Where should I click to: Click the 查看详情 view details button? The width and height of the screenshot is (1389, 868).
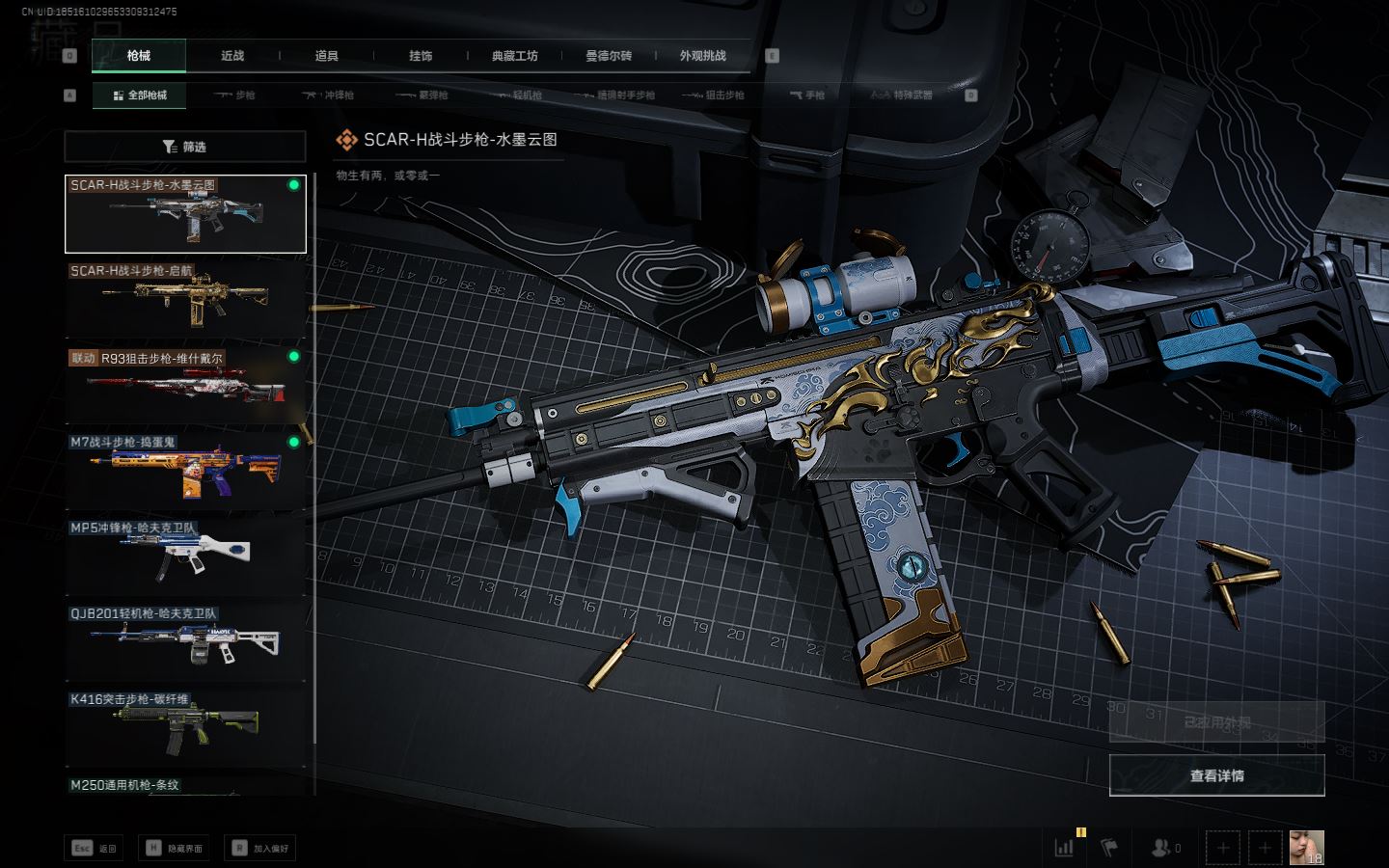(x=1216, y=775)
